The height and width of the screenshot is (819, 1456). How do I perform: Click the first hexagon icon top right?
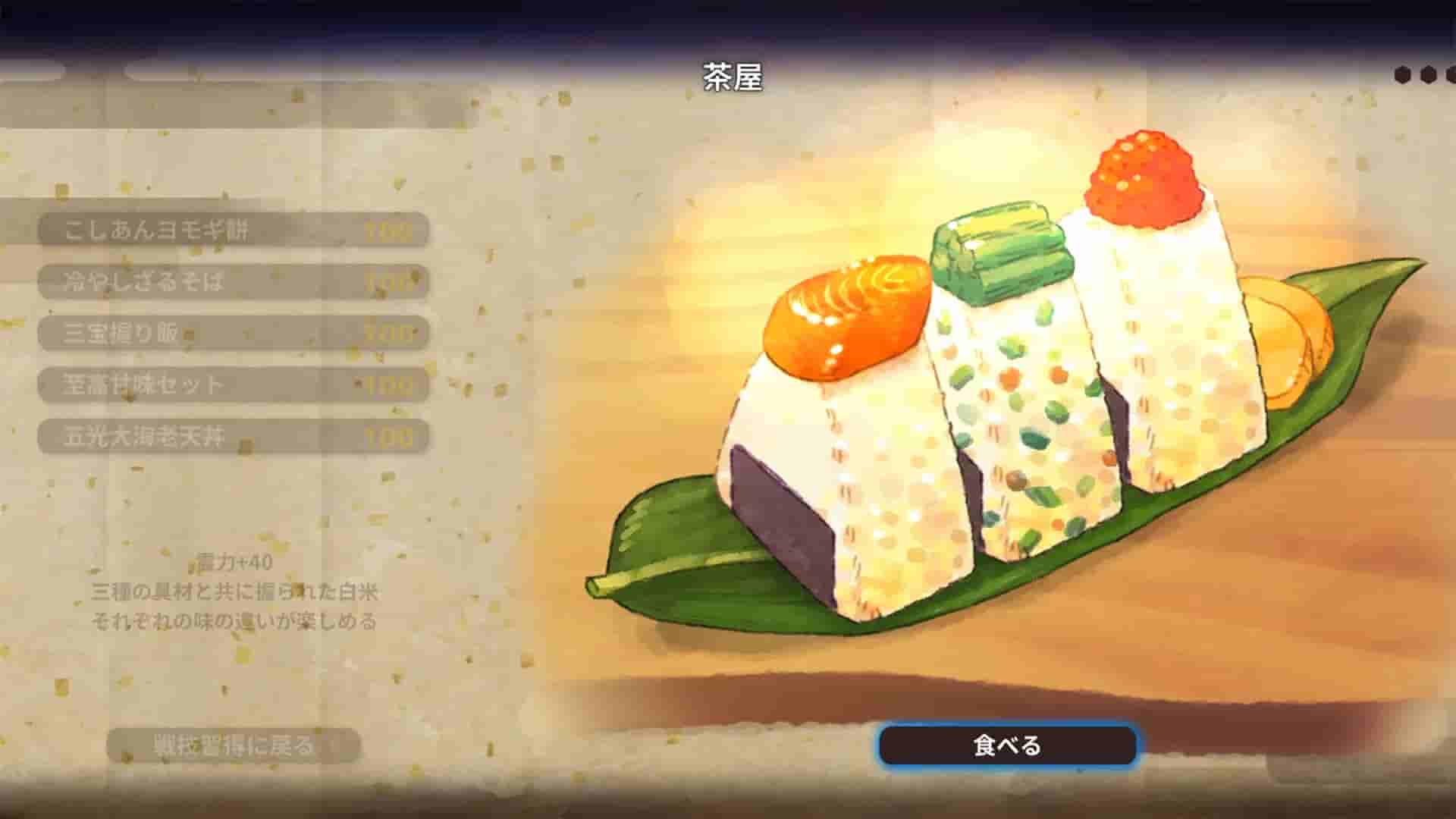click(1402, 74)
